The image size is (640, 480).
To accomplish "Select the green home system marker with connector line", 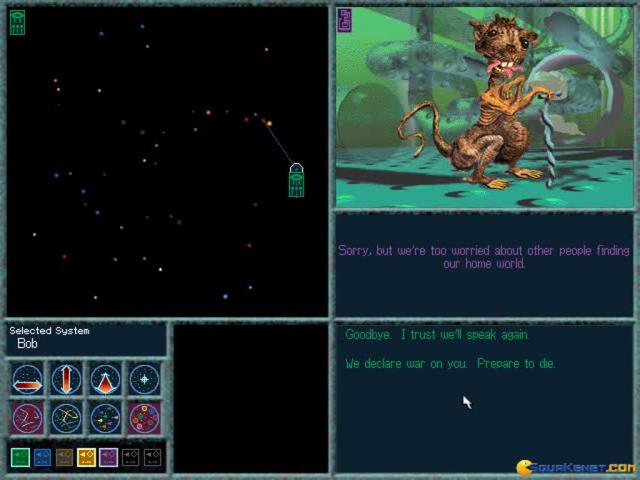I will (296, 181).
